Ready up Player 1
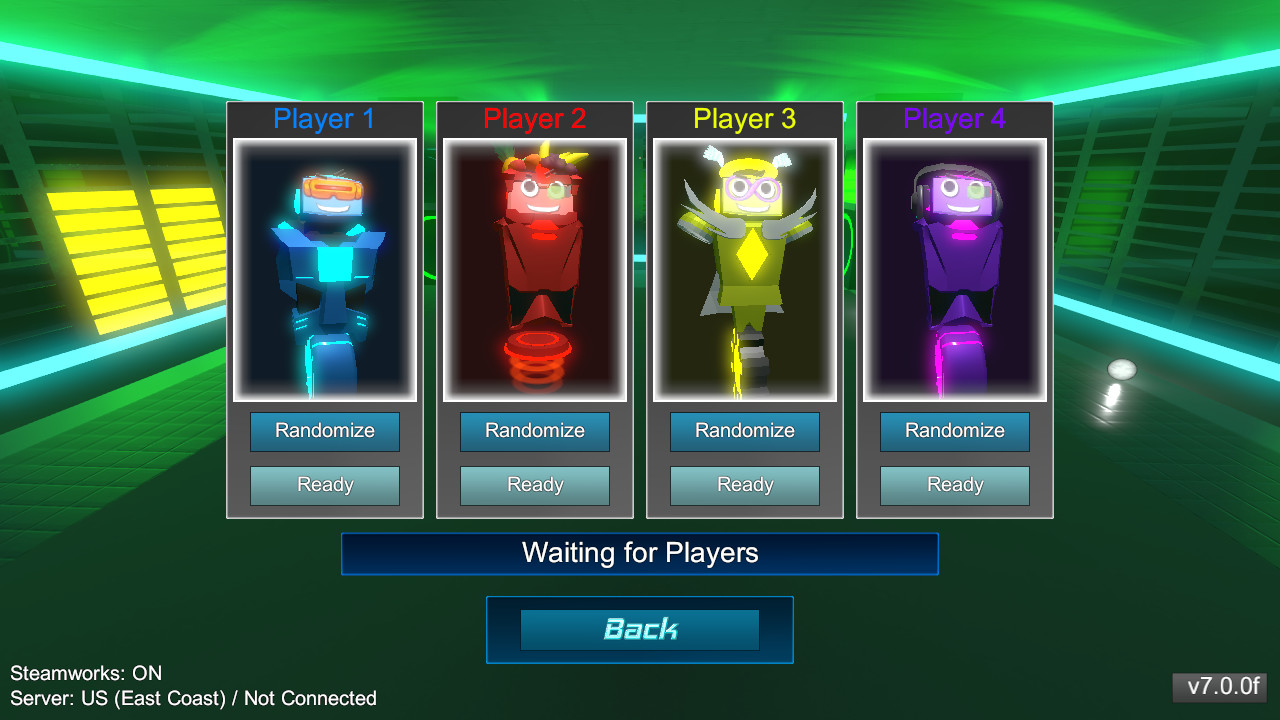1280x720 pixels. tap(324, 485)
